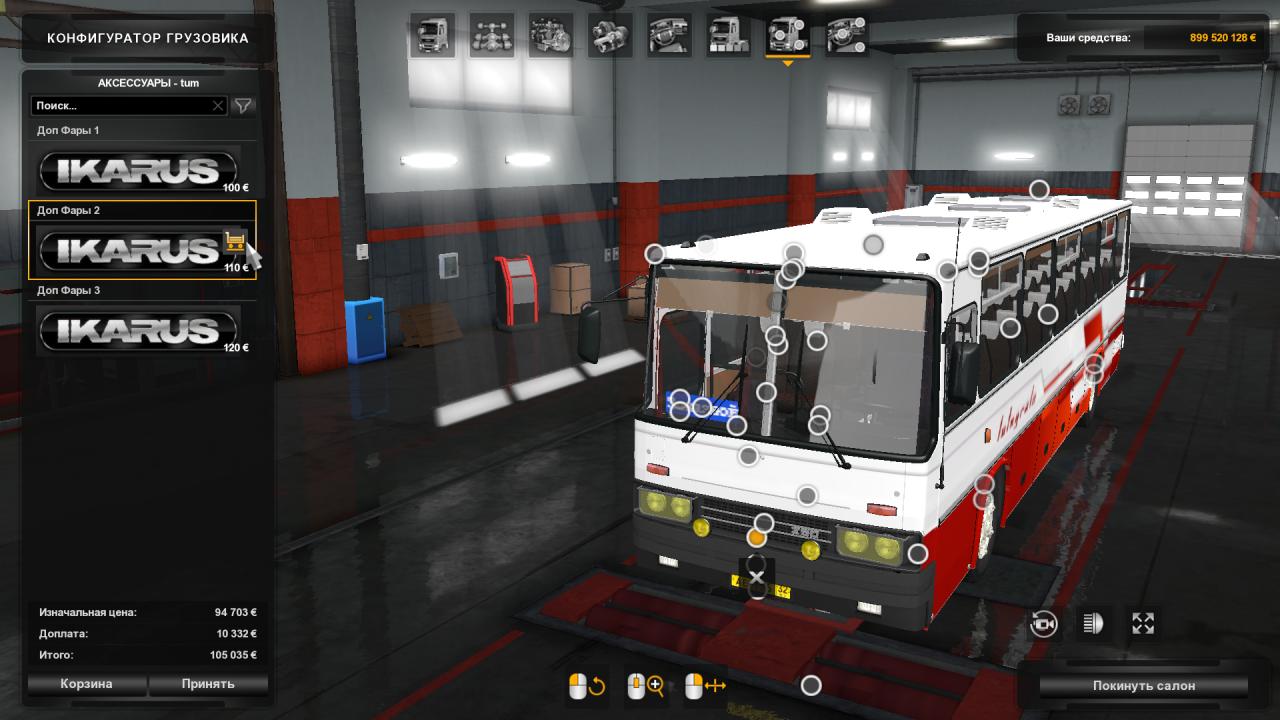
Task: Open the accessory filter funnel
Action: click(x=242, y=105)
